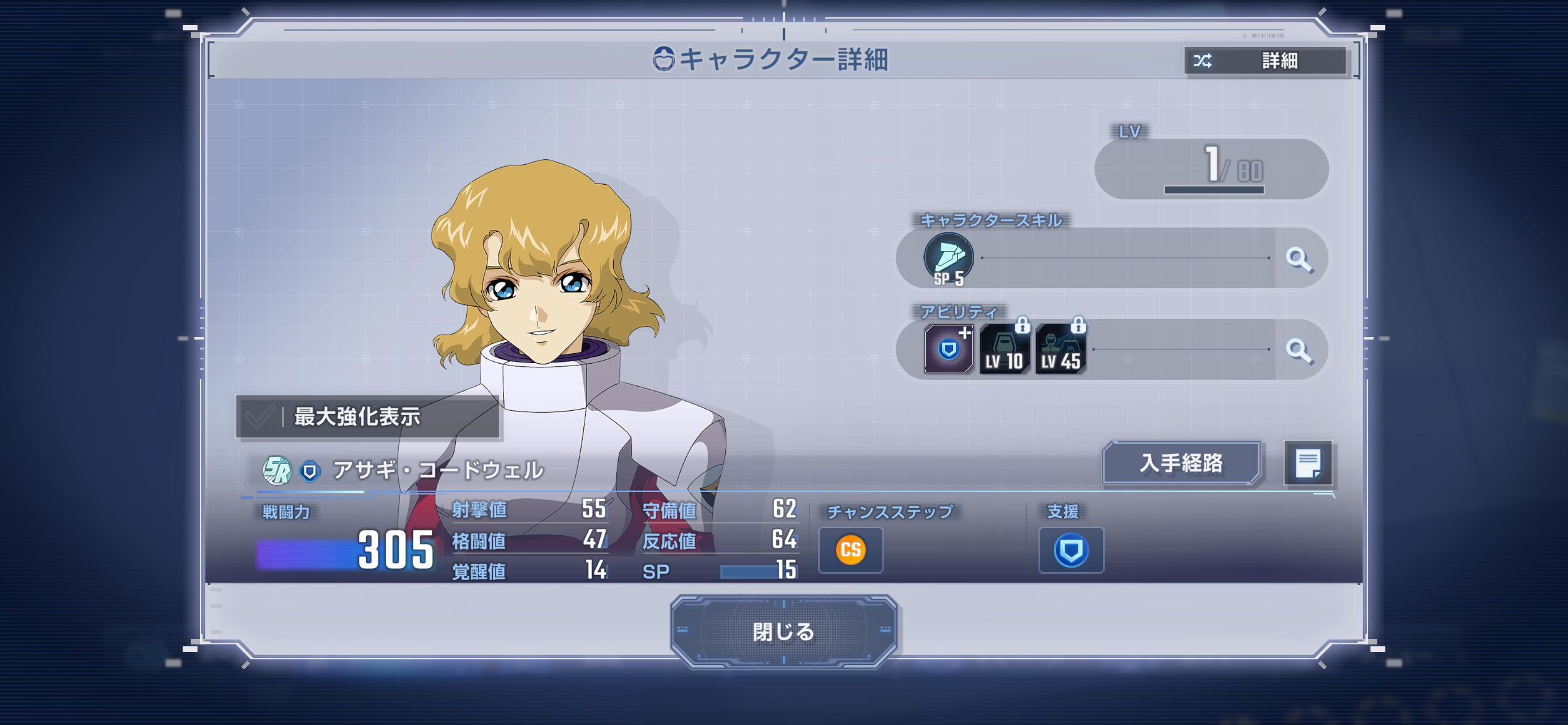Screen dimensions: 1568x725
Task: Tap the blue shield 支援 support icon
Action: coord(1071,550)
